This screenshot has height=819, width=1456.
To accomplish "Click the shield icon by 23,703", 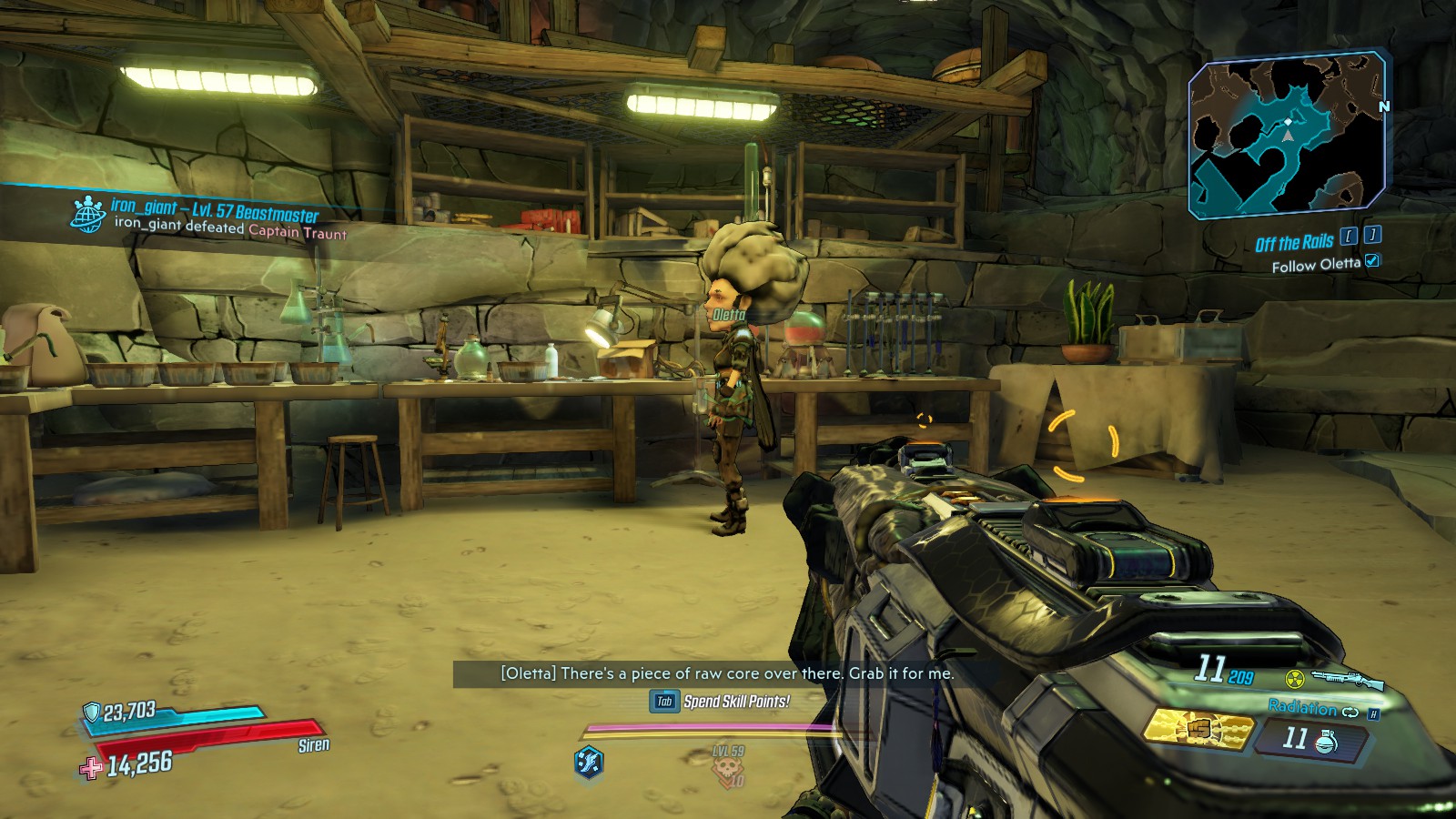I will 92,712.
